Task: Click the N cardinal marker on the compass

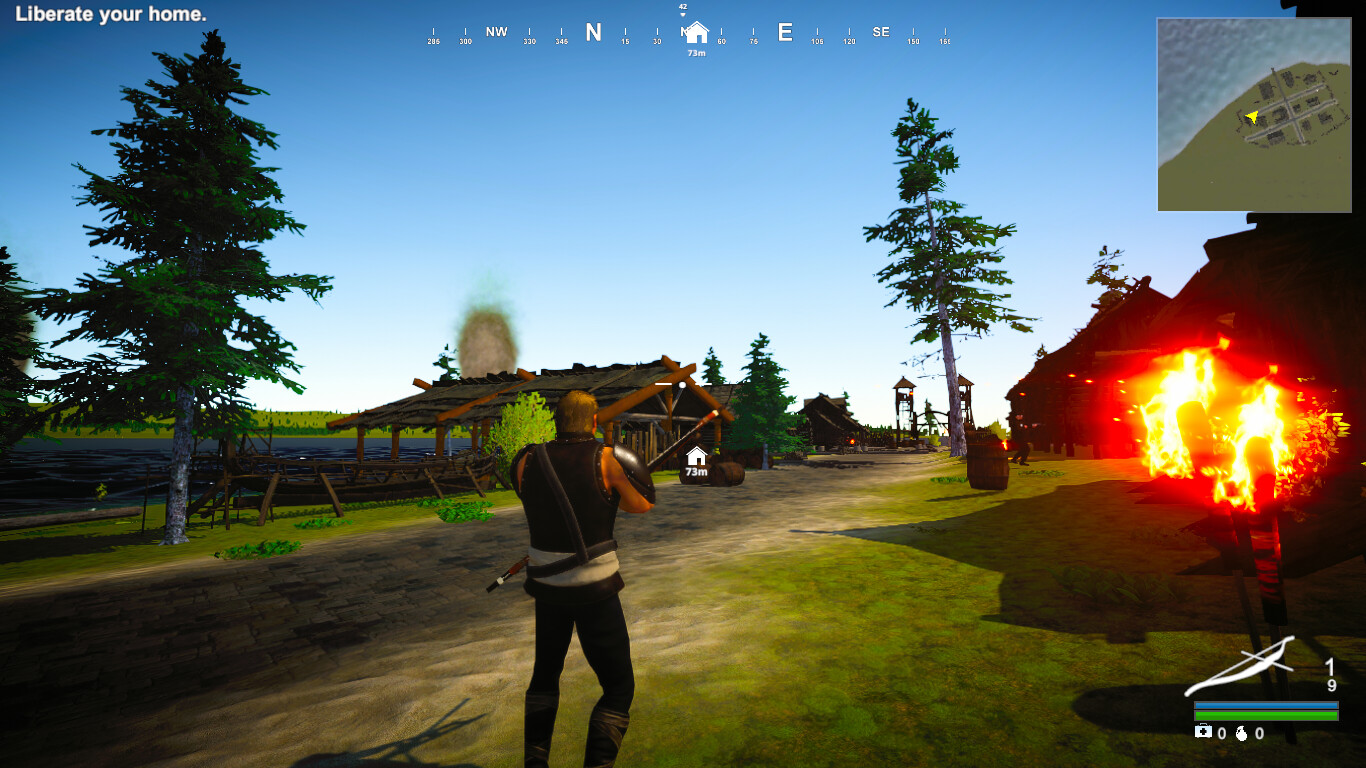Action: click(595, 33)
